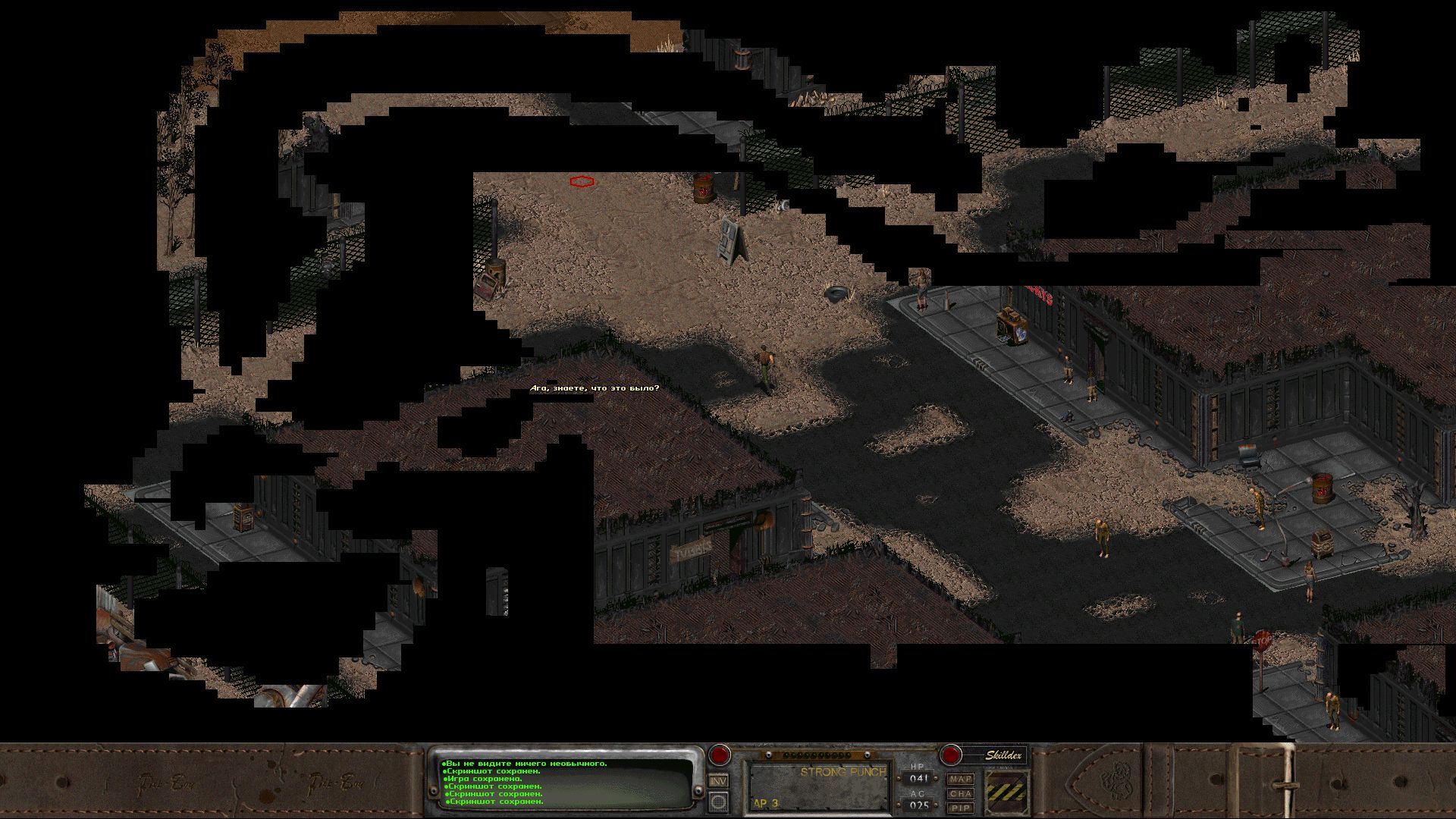Open the world map via the MAP button
The height and width of the screenshot is (819, 1456).
pos(962,780)
